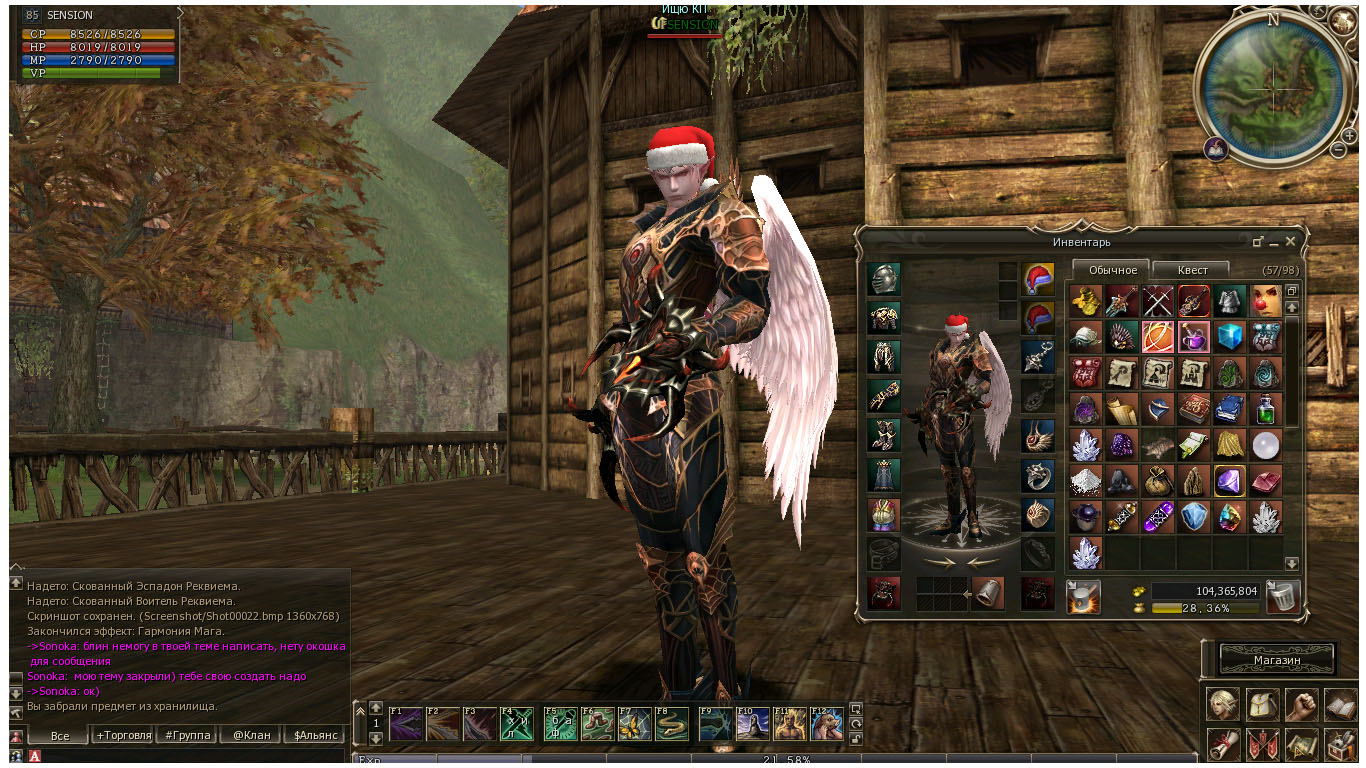Zoom in the minimap with plus button
The width and height of the screenshot is (1366, 768).
point(1349,135)
